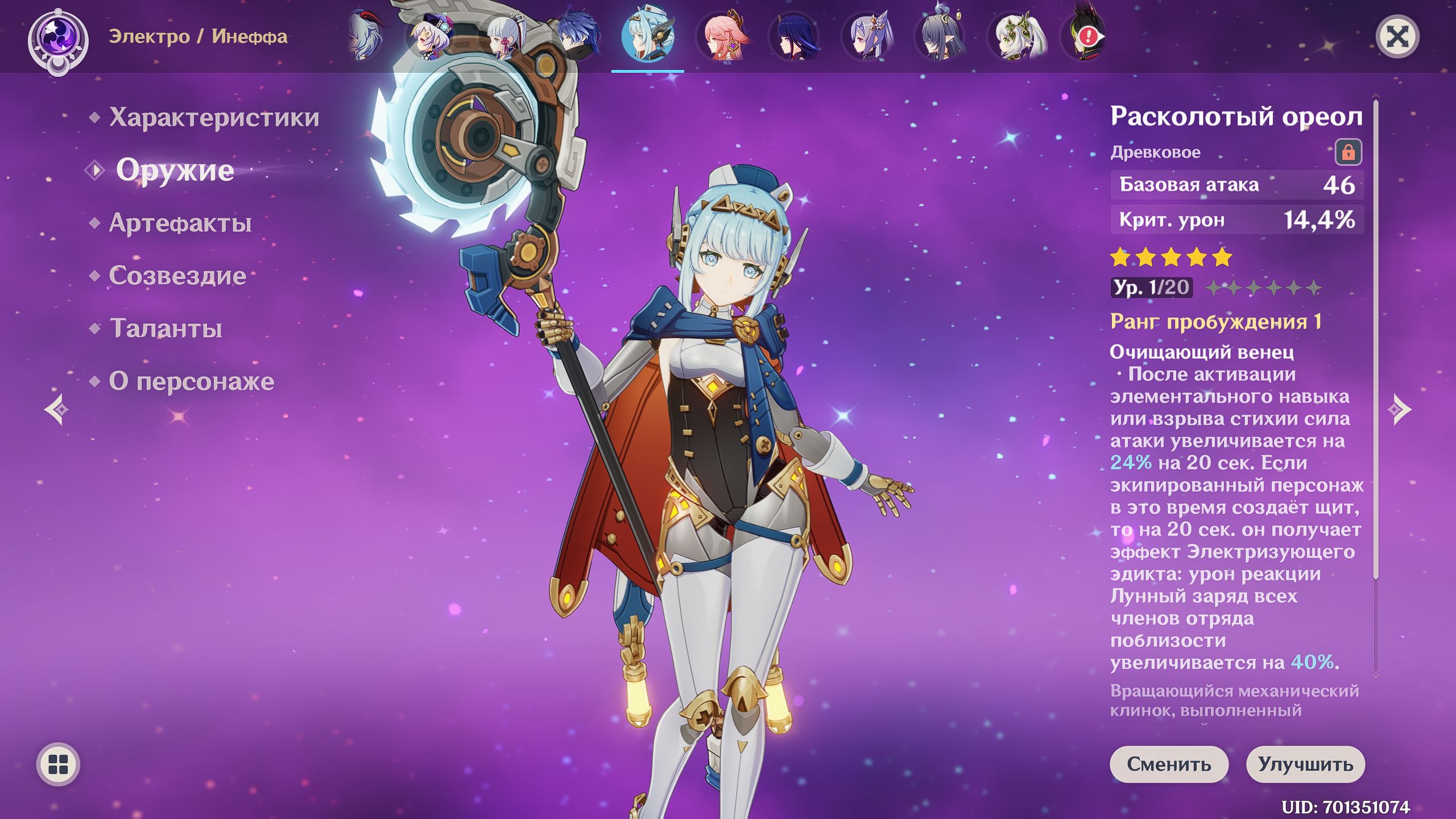Click the Electro element emblem icon
Screen dimensions: 1456x819
pos(58,41)
